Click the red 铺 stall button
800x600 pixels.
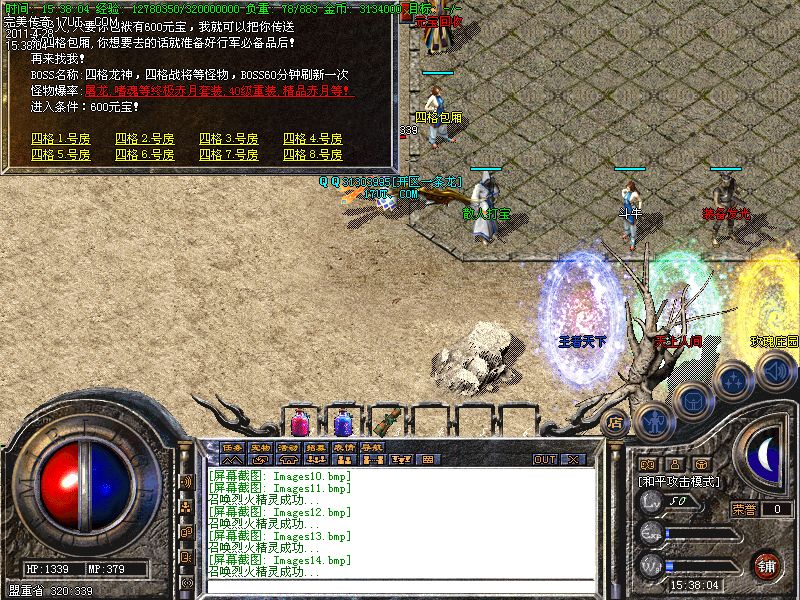(767, 566)
